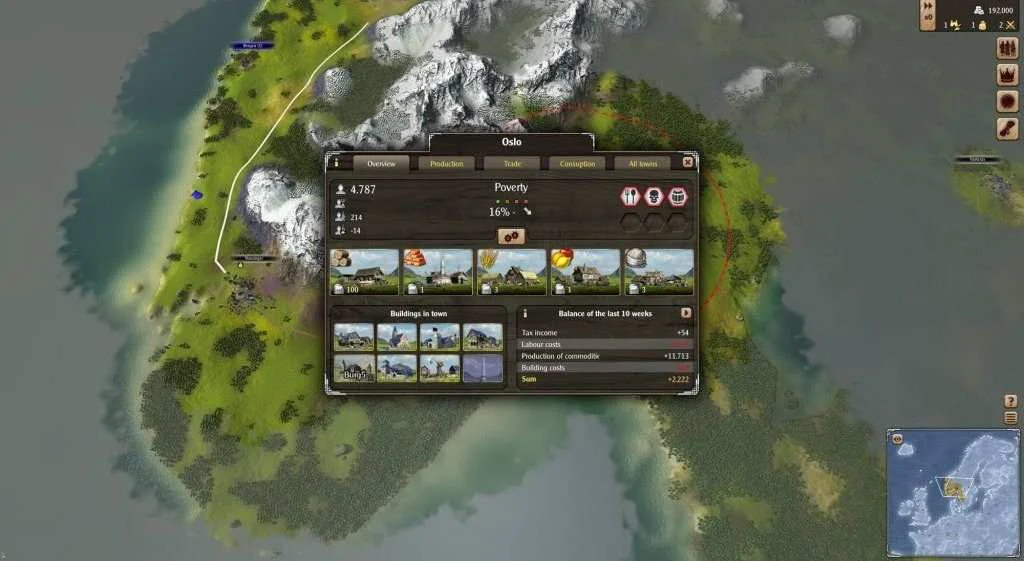The height and width of the screenshot is (561, 1024).
Task: Open the main menu list button
Action: (x=1010, y=417)
